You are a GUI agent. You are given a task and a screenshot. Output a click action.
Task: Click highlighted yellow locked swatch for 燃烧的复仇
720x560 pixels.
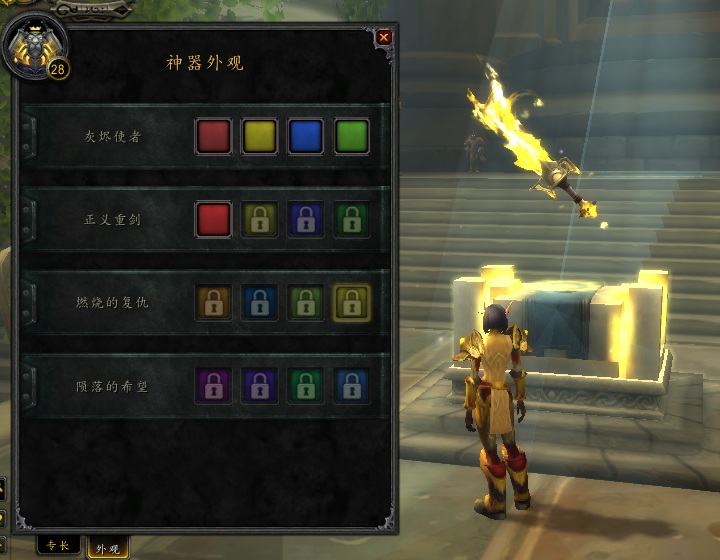(352, 302)
